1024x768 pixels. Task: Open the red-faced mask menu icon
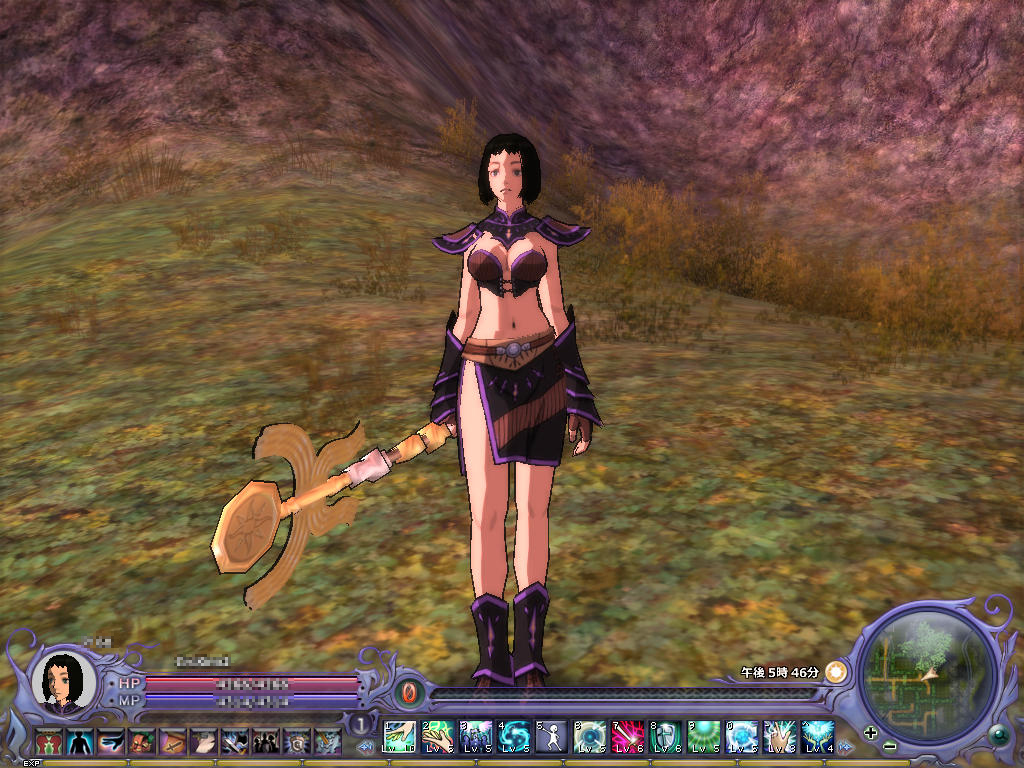pyautogui.click(x=141, y=741)
